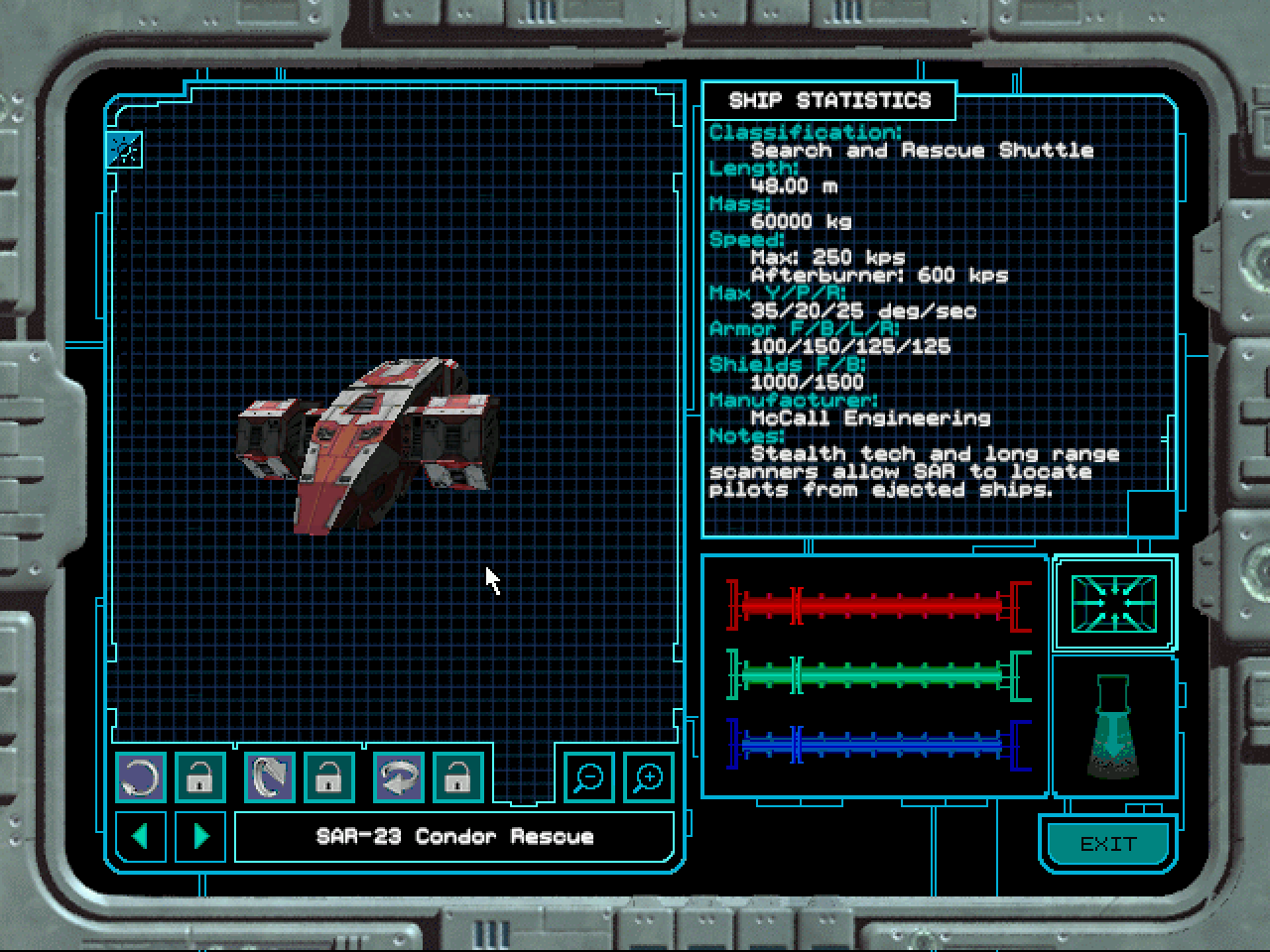Show the next ship with right arrow
This screenshot has width=1270, height=952.
(200, 836)
